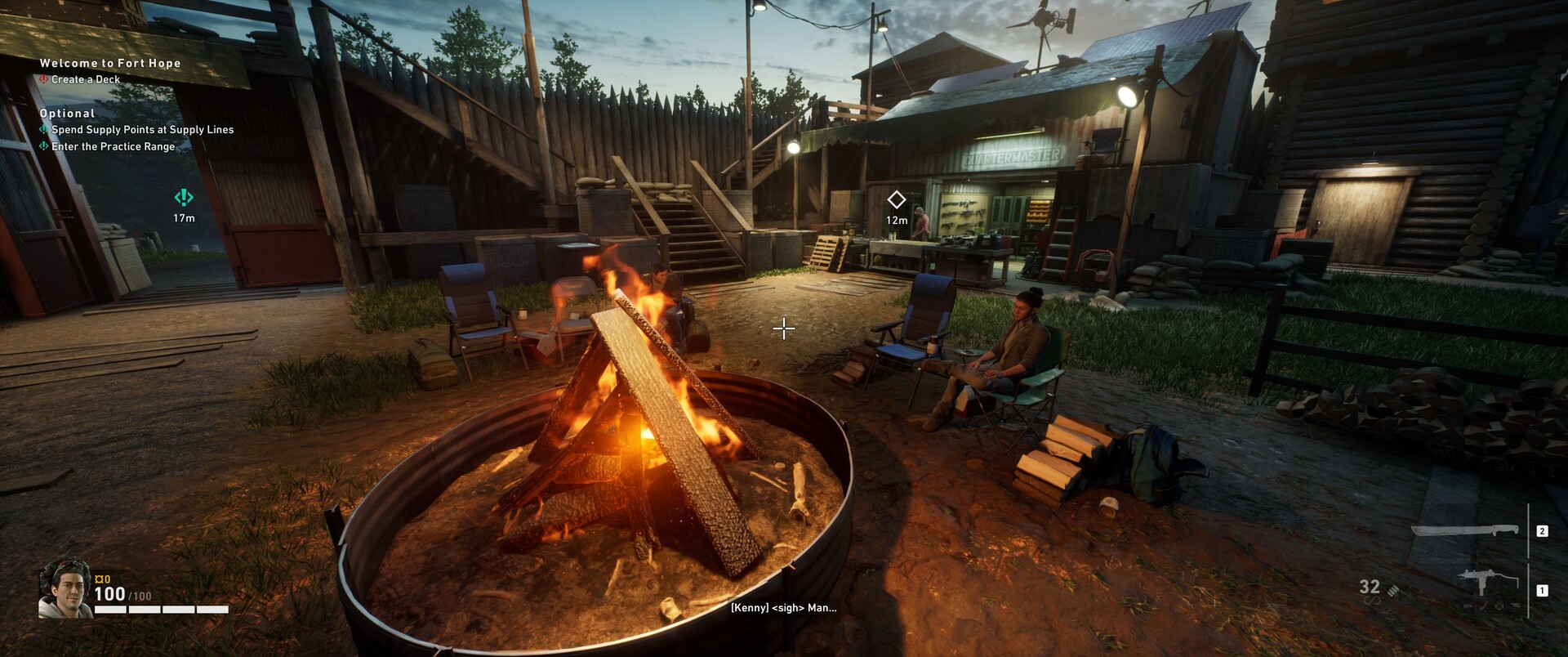Image resolution: width=1568 pixels, height=657 pixels.
Task: Select the Create a Deck objective
Action: point(86,80)
